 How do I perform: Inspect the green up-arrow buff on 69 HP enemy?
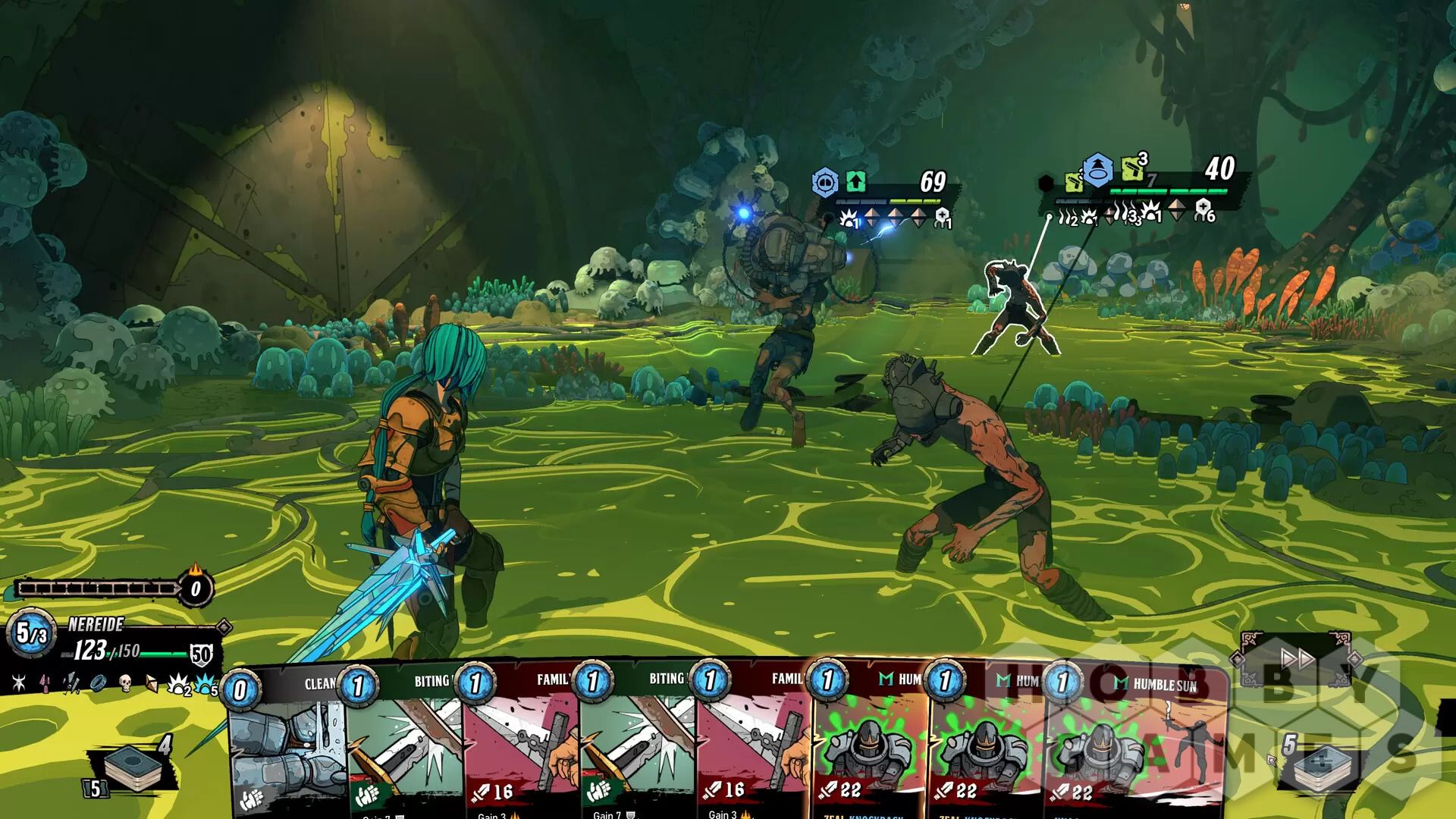855,182
